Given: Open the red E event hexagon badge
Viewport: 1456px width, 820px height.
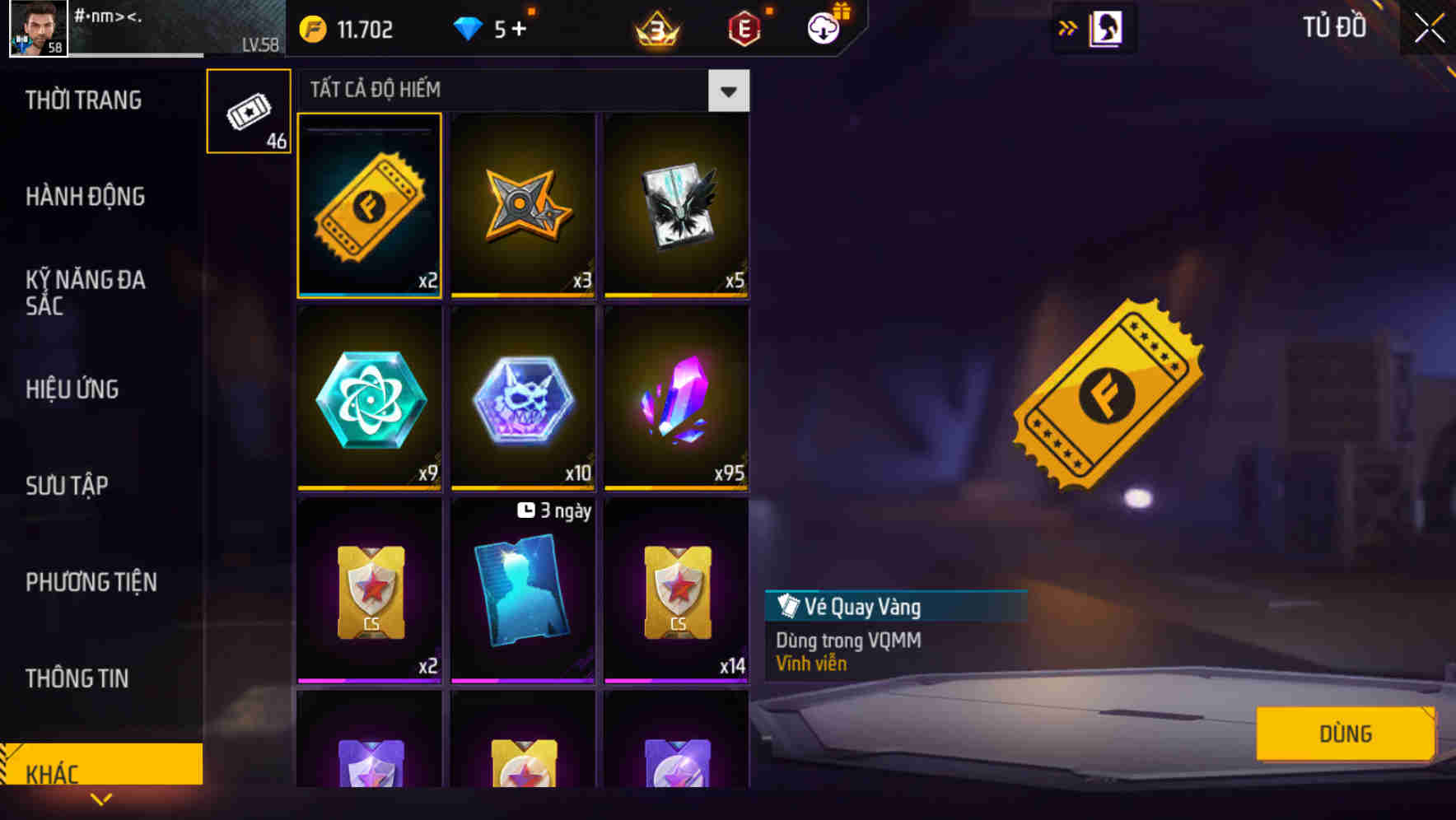Looking at the screenshot, I should tap(744, 27).
